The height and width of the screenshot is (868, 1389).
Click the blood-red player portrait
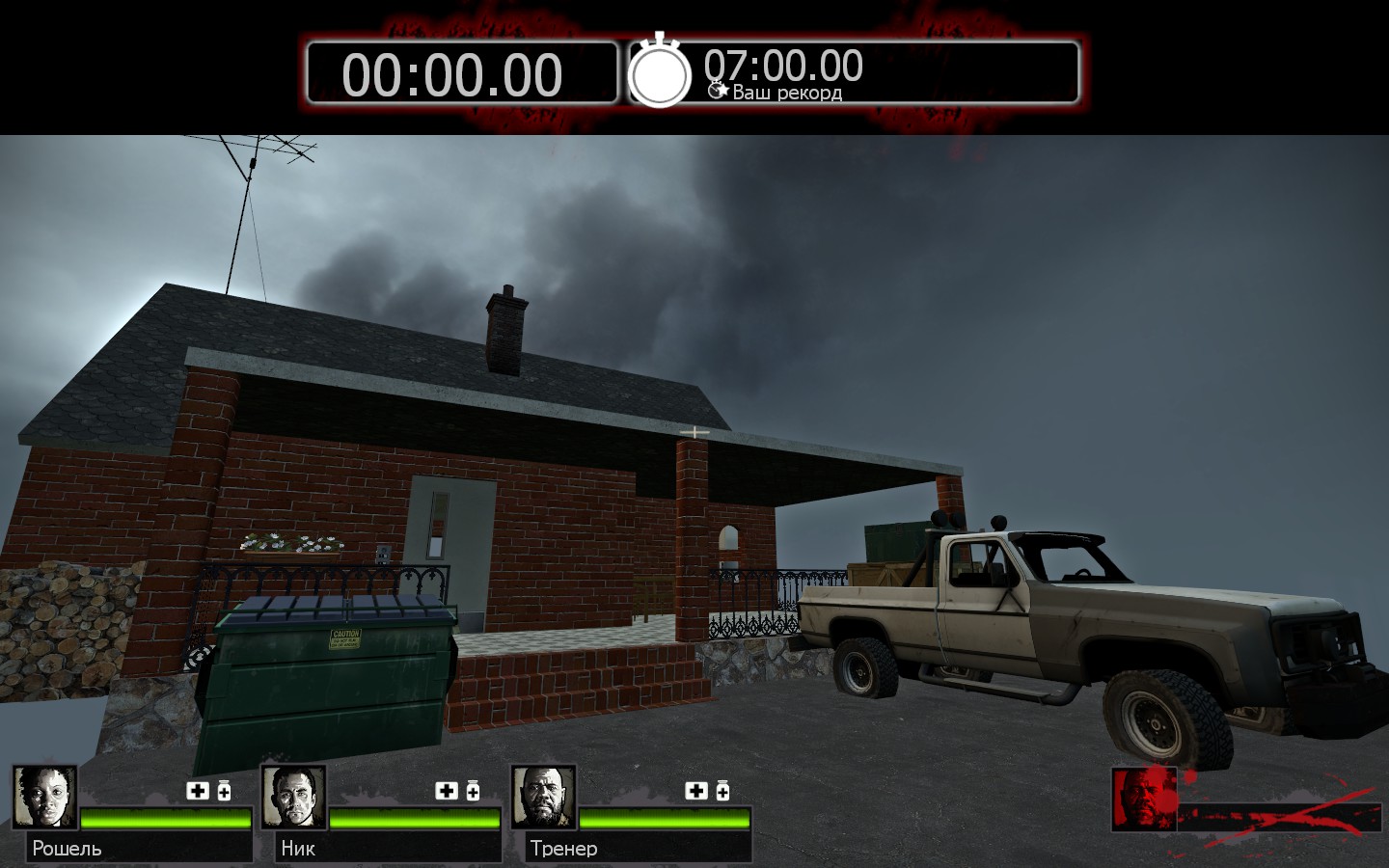pyautogui.click(x=1144, y=799)
